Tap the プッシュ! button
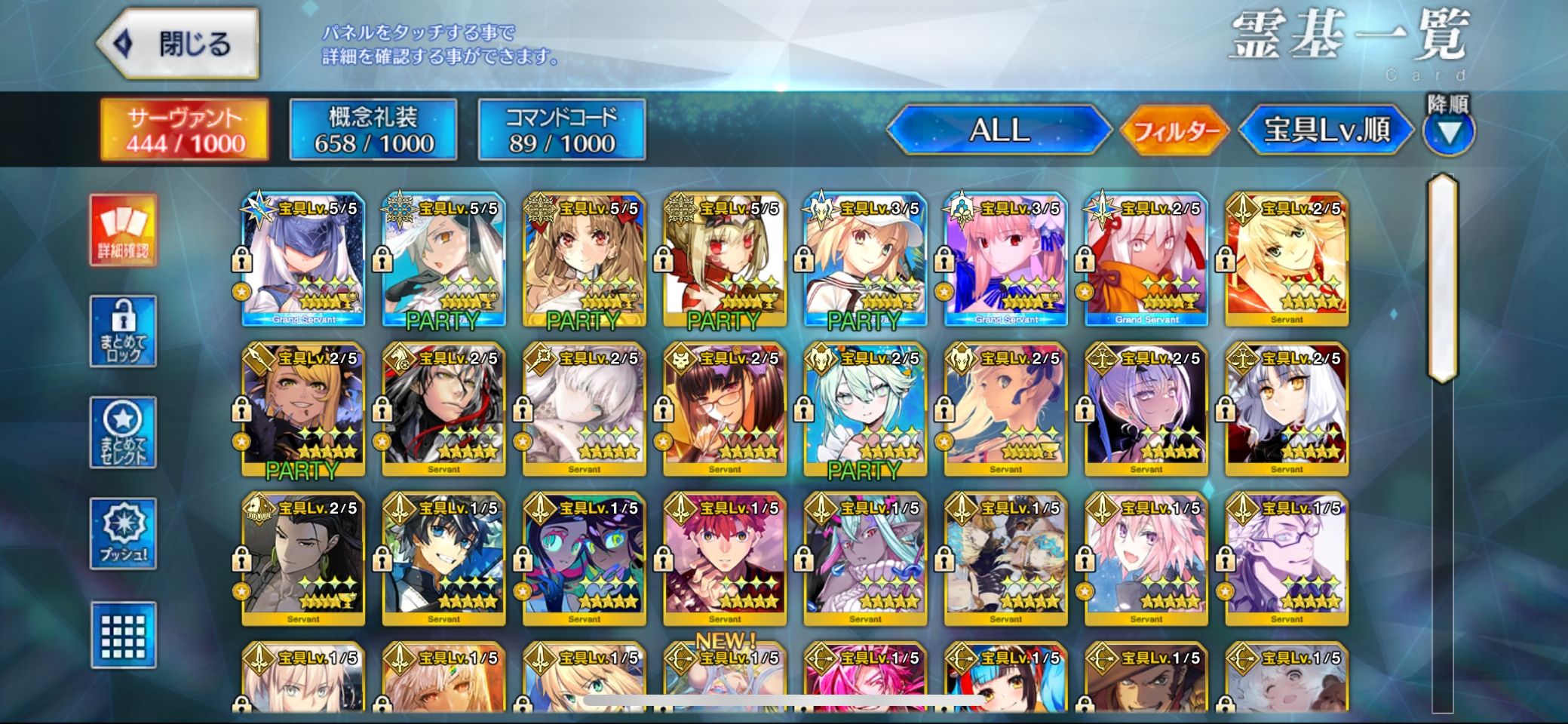The height and width of the screenshot is (724, 1568). point(123,533)
